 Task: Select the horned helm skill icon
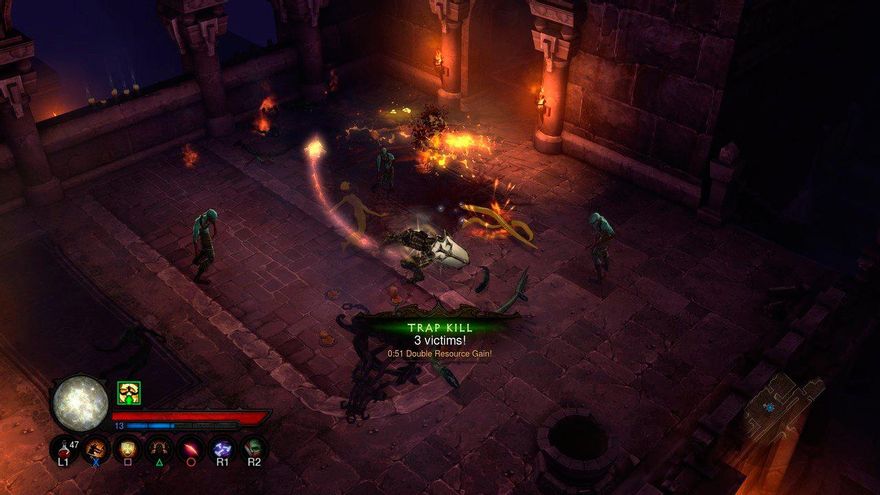(159, 449)
